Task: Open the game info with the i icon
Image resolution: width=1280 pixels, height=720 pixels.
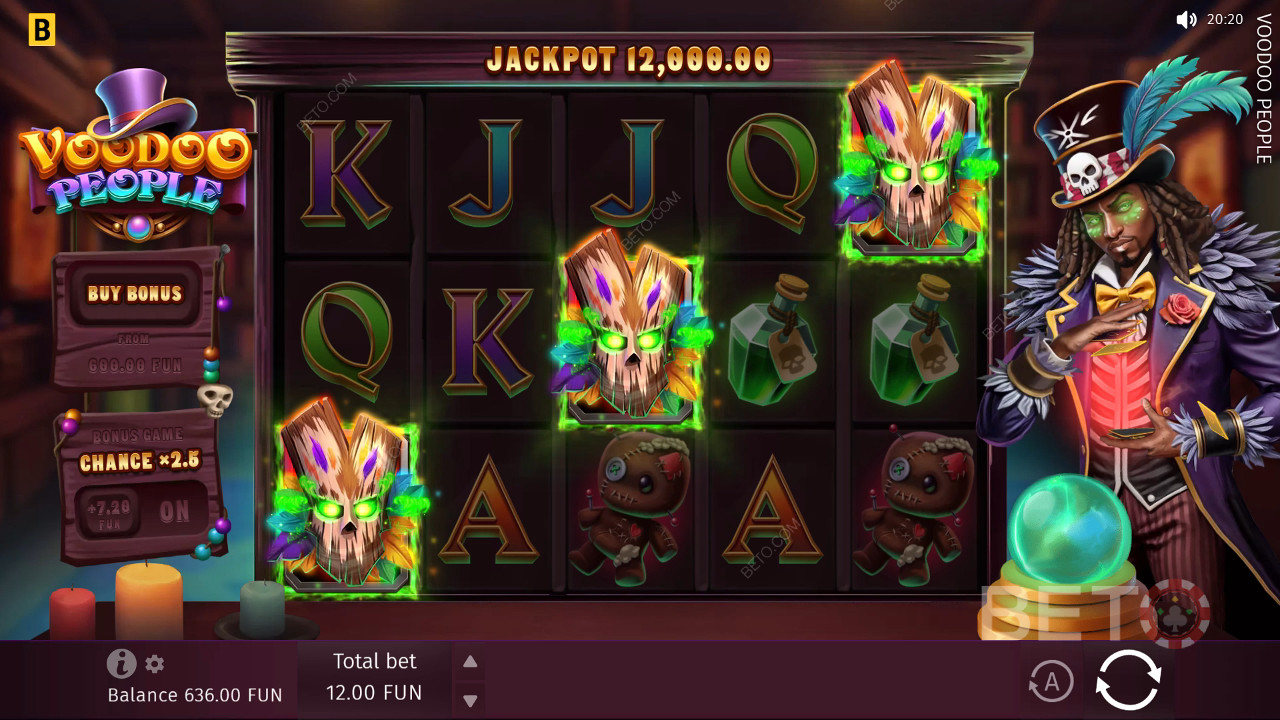Action: pos(121,663)
